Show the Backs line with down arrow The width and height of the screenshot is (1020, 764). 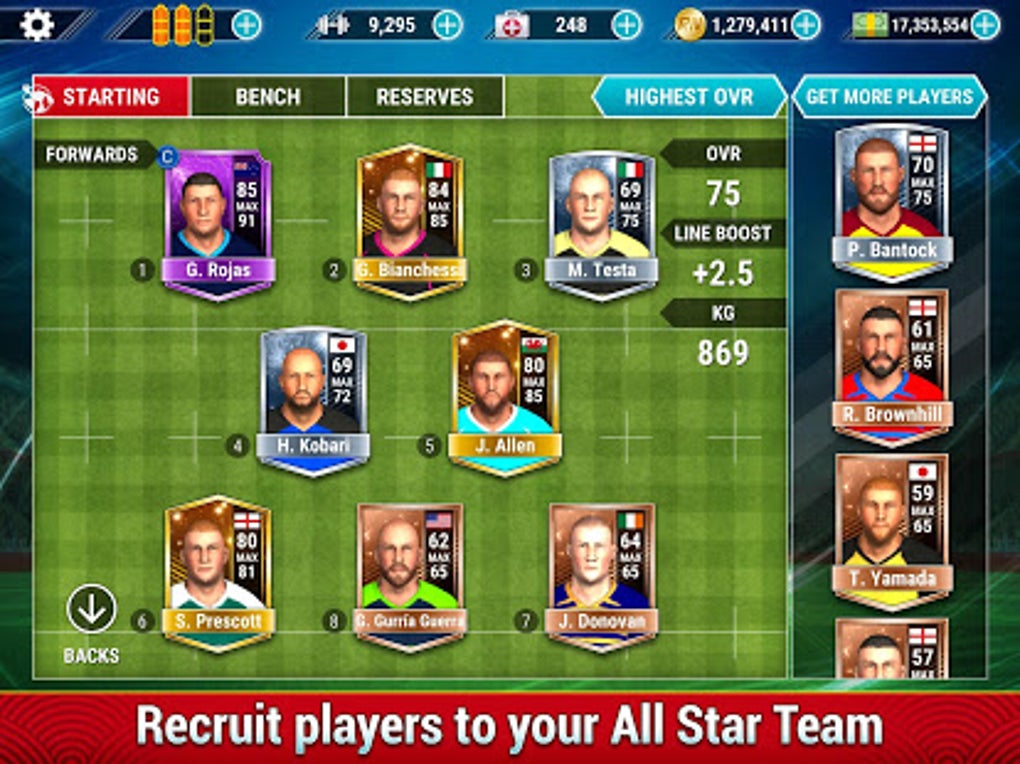91,609
